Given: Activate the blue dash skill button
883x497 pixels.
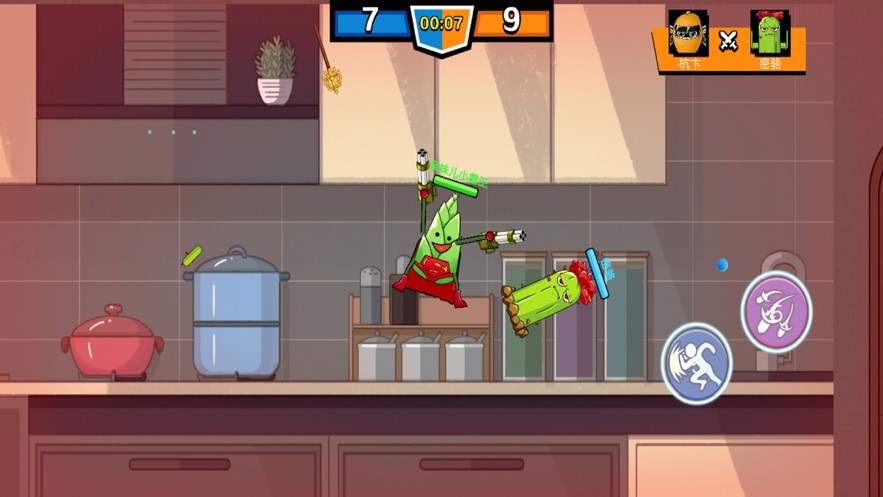Looking at the screenshot, I should (697, 362).
